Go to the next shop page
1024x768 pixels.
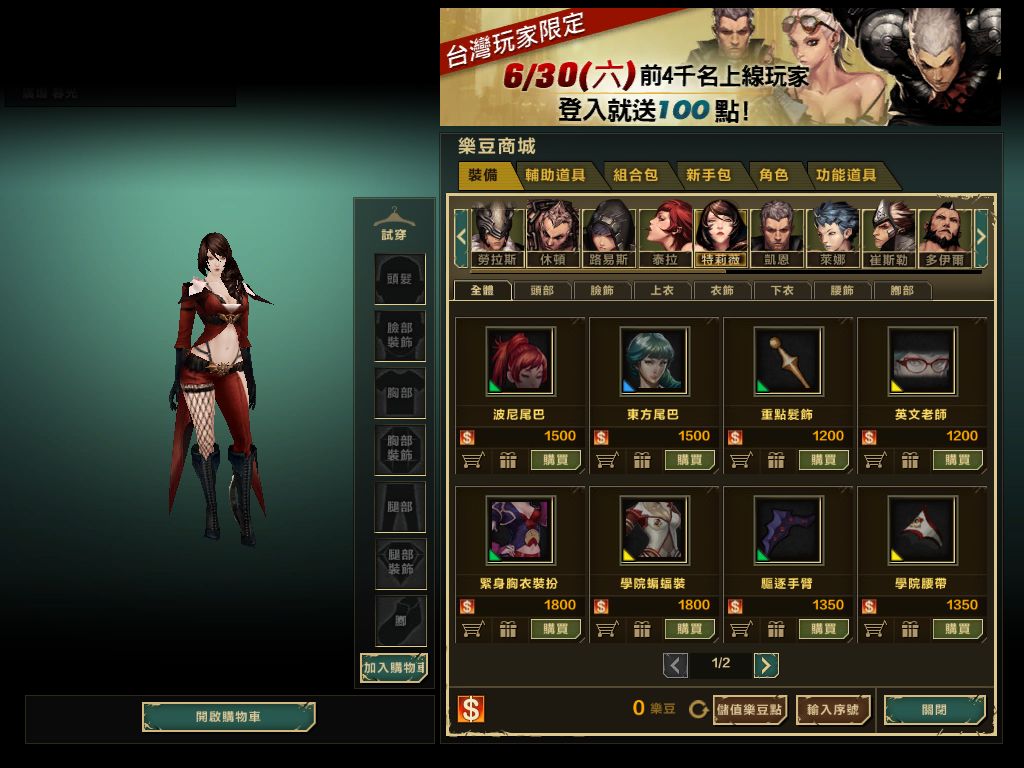click(766, 665)
